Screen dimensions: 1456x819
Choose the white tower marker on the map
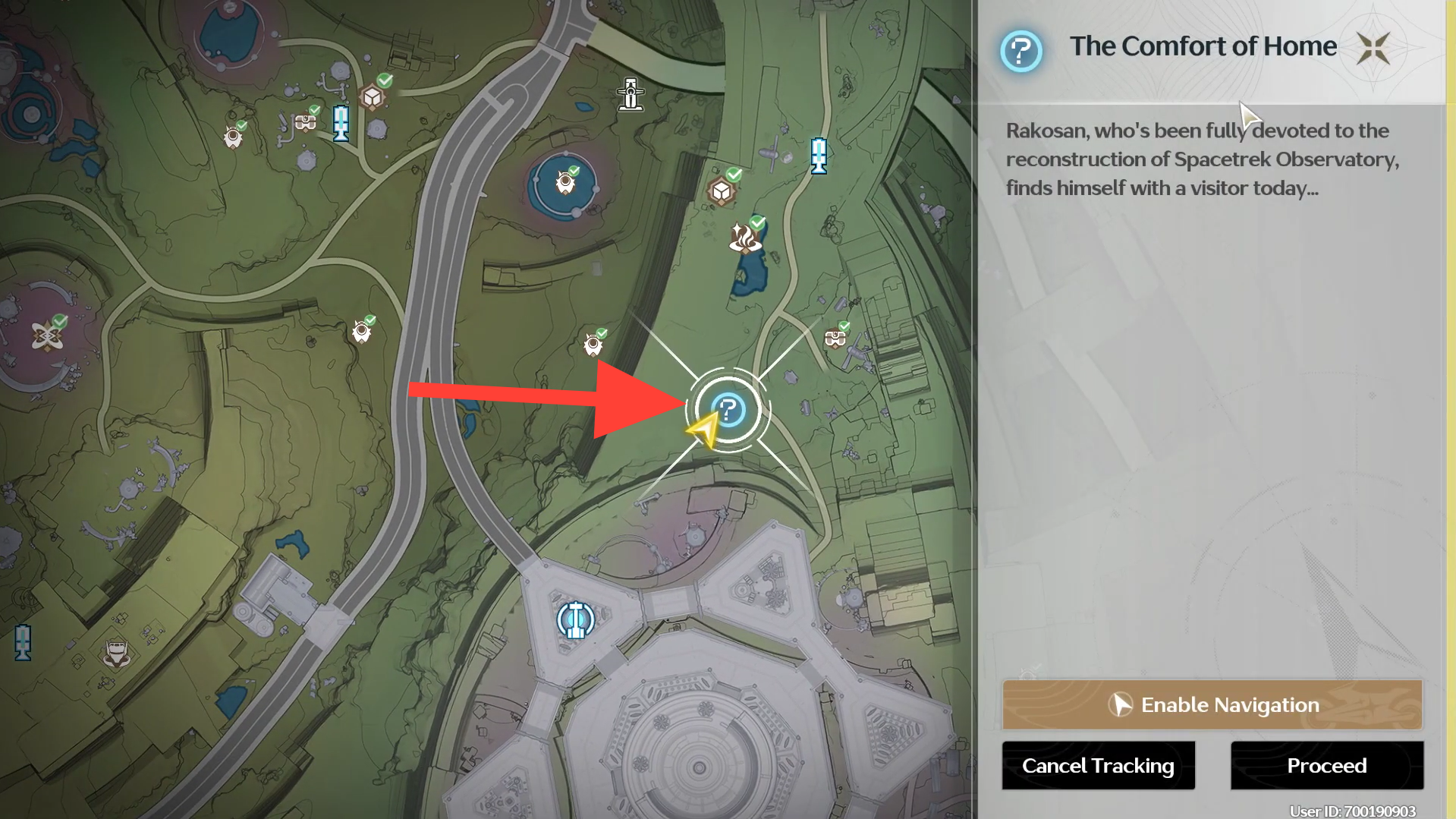(x=631, y=95)
